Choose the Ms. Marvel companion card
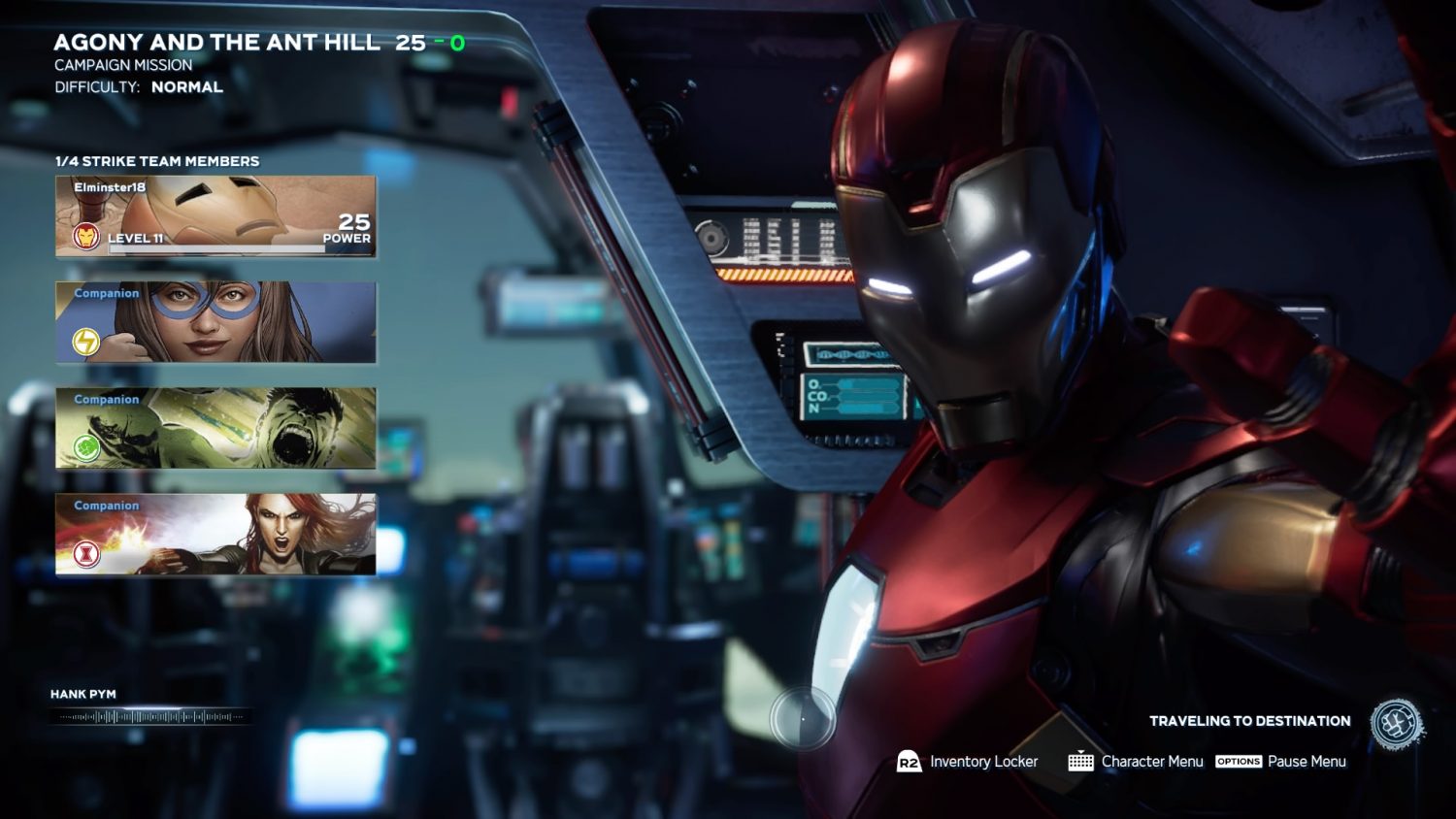The width and height of the screenshot is (1456, 819). 215,322
